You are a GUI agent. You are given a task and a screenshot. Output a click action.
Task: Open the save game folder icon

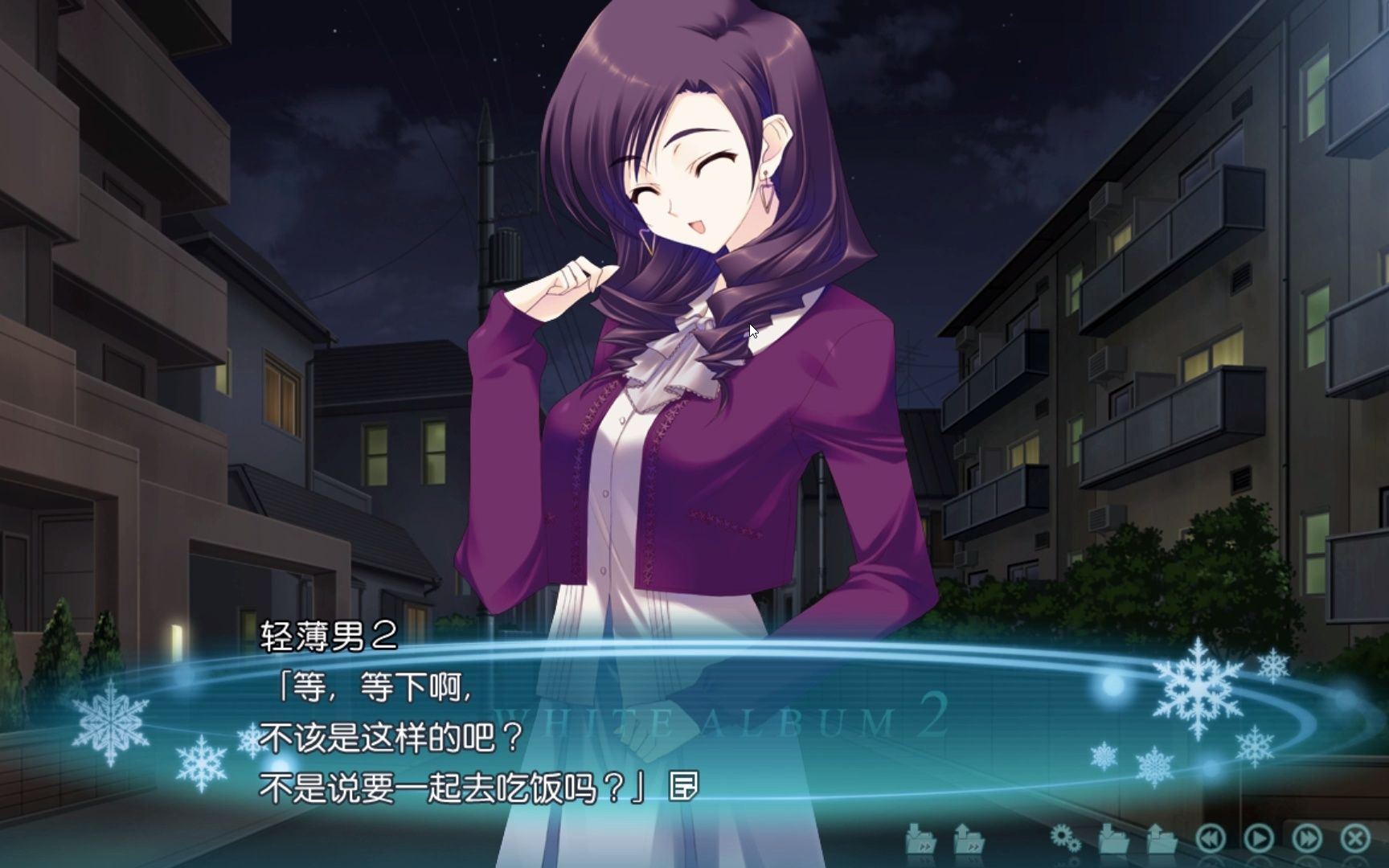[1113, 839]
